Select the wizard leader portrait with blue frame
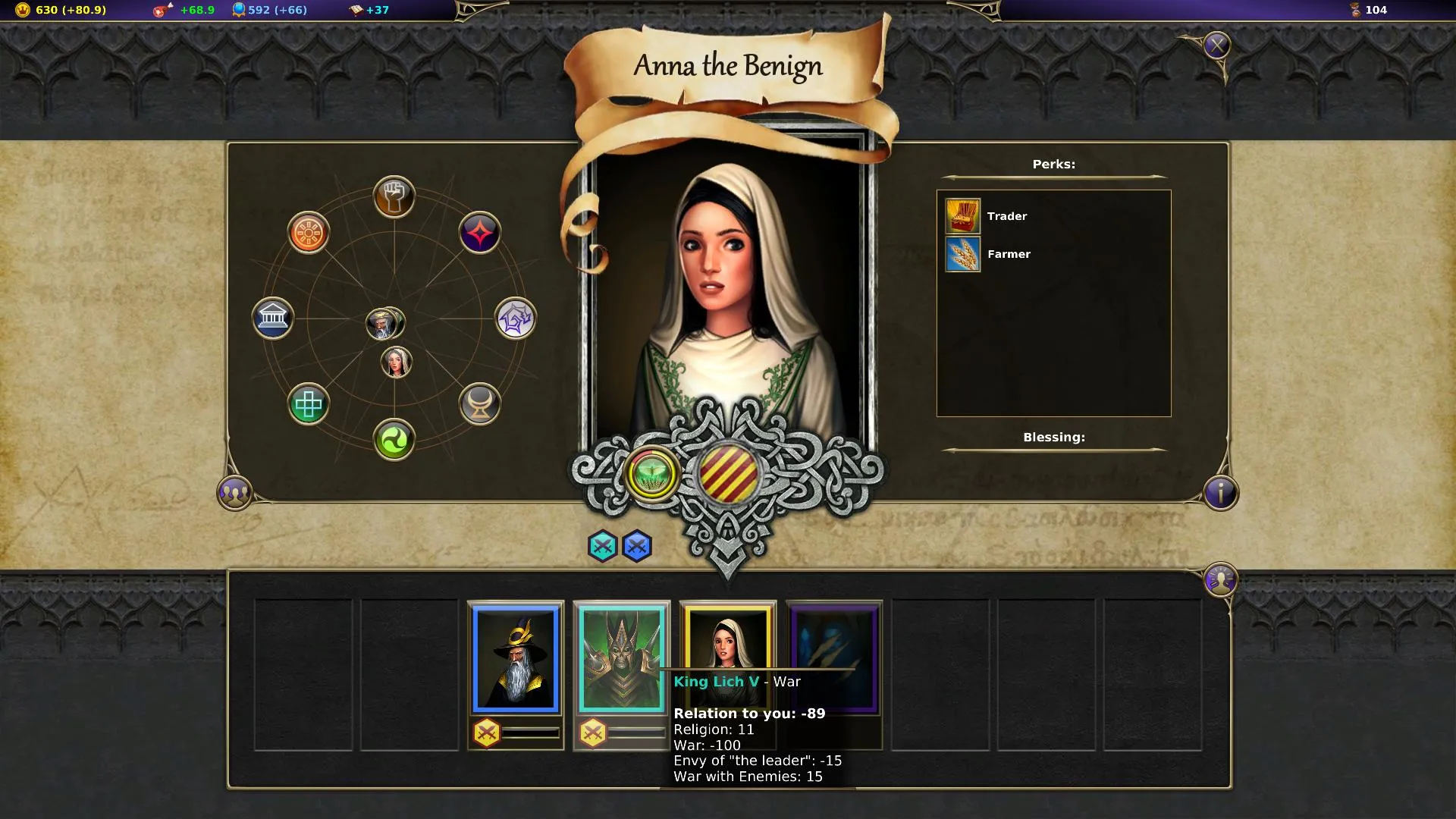1456x819 pixels. pos(516,659)
